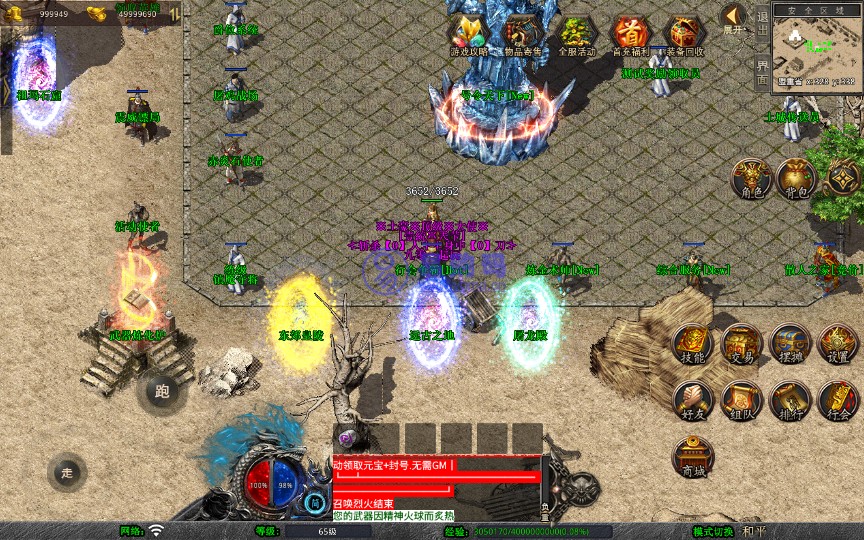View the 排行 rankings scroll
This screenshot has width=864, height=540.
tap(790, 400)
